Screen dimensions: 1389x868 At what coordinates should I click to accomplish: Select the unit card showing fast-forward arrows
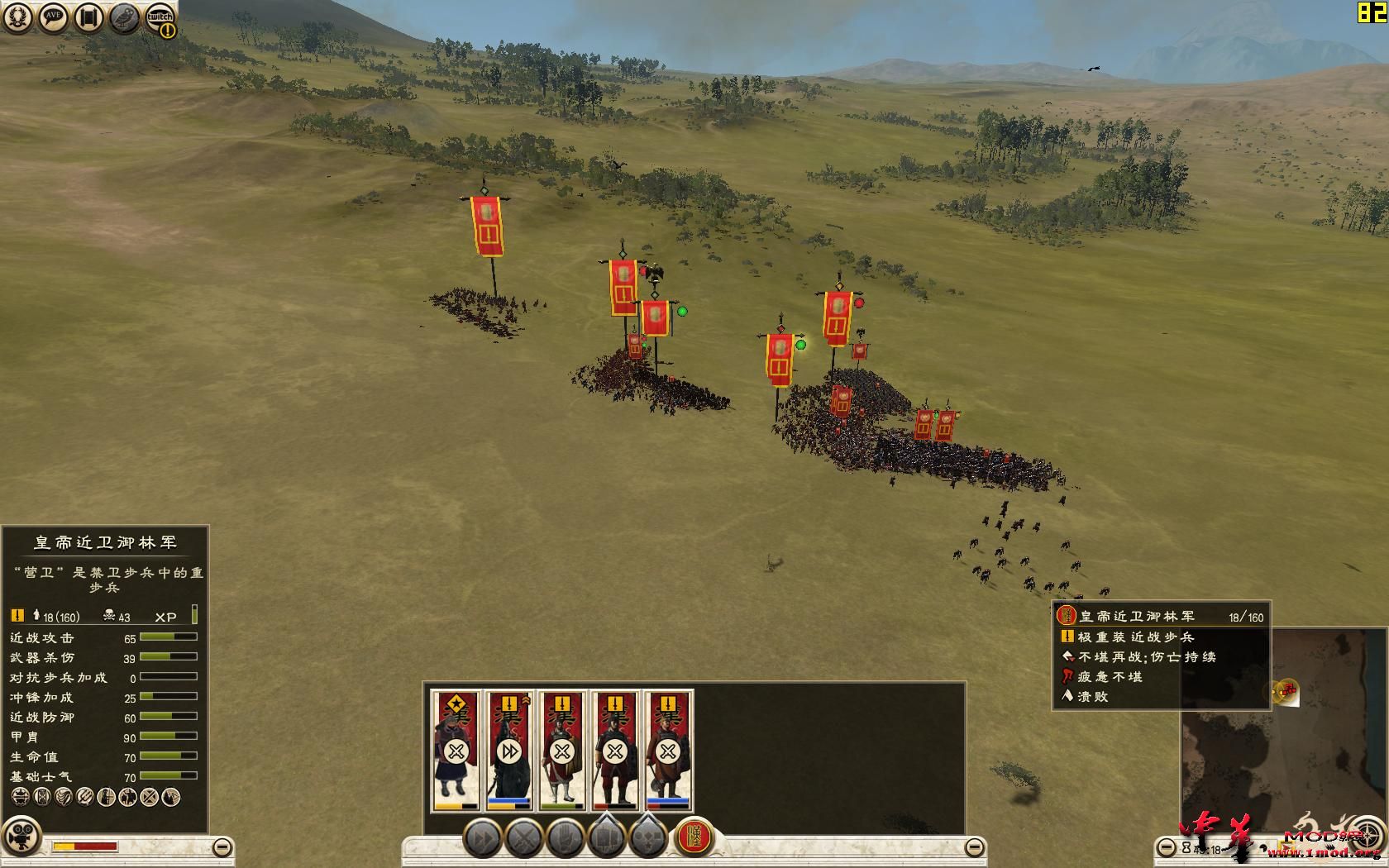508,750
